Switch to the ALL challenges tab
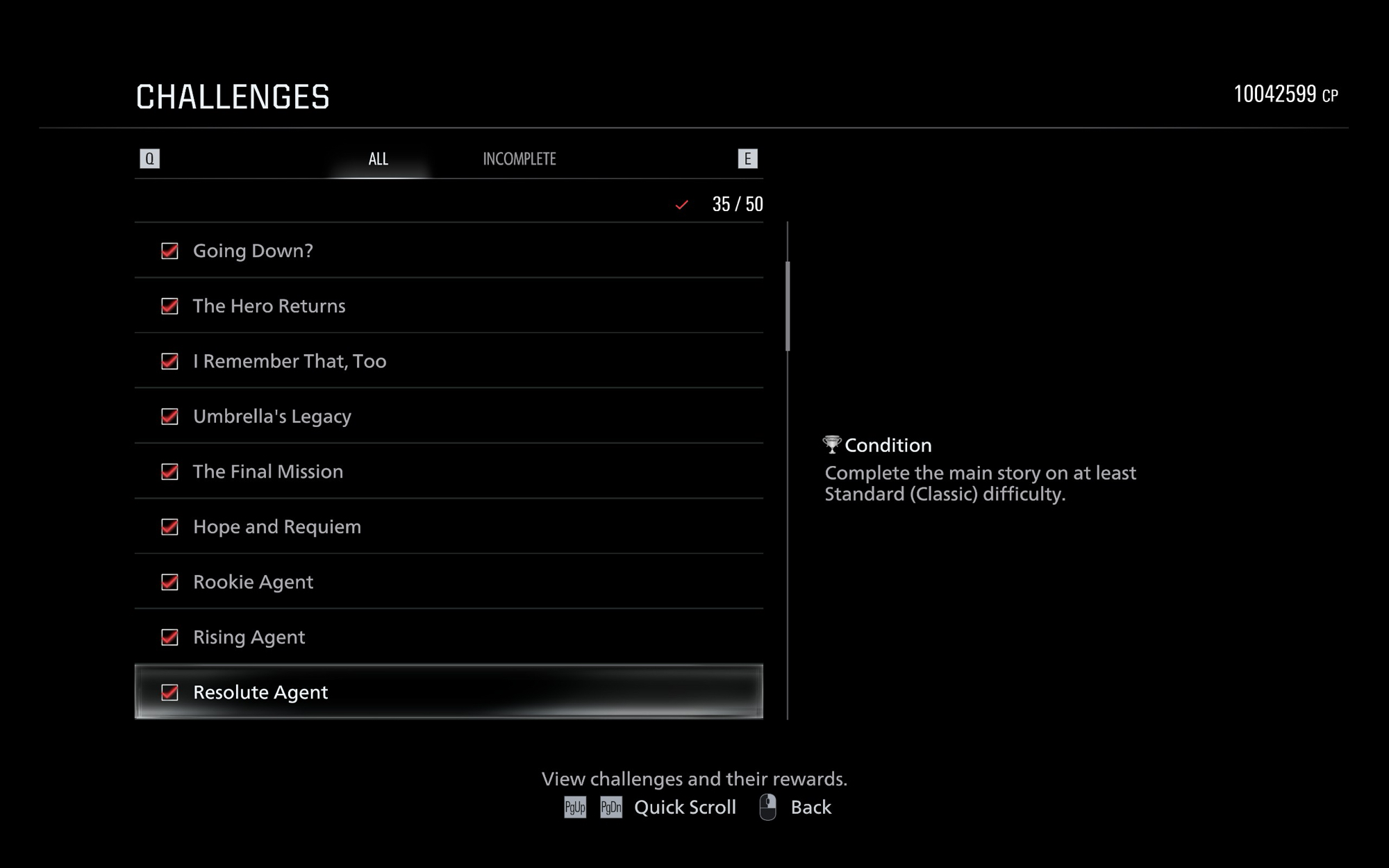The width and height of the screenshot is (1389, 868). point(379,159)
